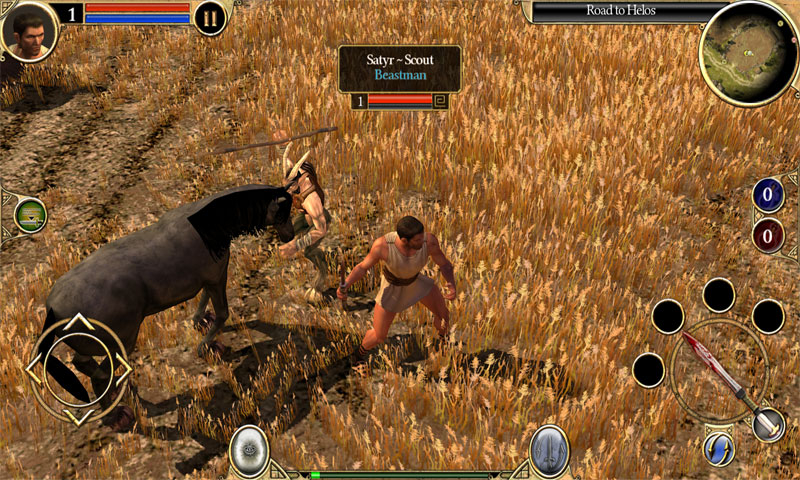Tap the virtual movement joystick

79,369
